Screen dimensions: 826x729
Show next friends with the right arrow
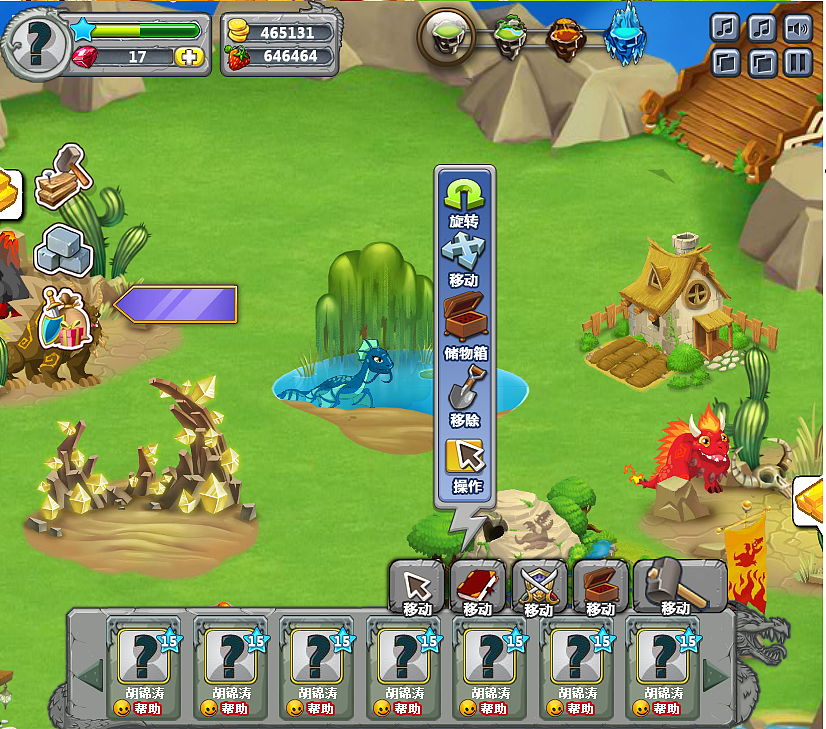pyautogui.click(x=715, y=676)
